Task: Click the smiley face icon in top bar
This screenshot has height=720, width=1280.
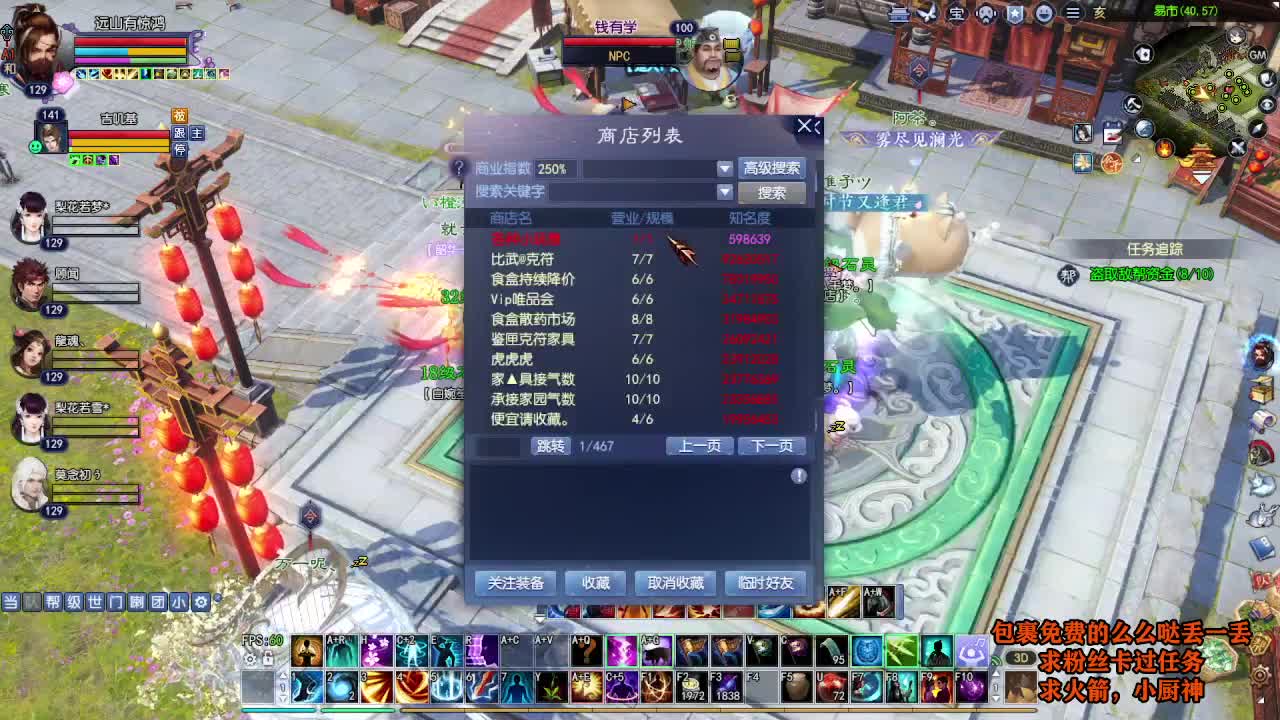Action: pyautogui.click(x=1045, y=13)
